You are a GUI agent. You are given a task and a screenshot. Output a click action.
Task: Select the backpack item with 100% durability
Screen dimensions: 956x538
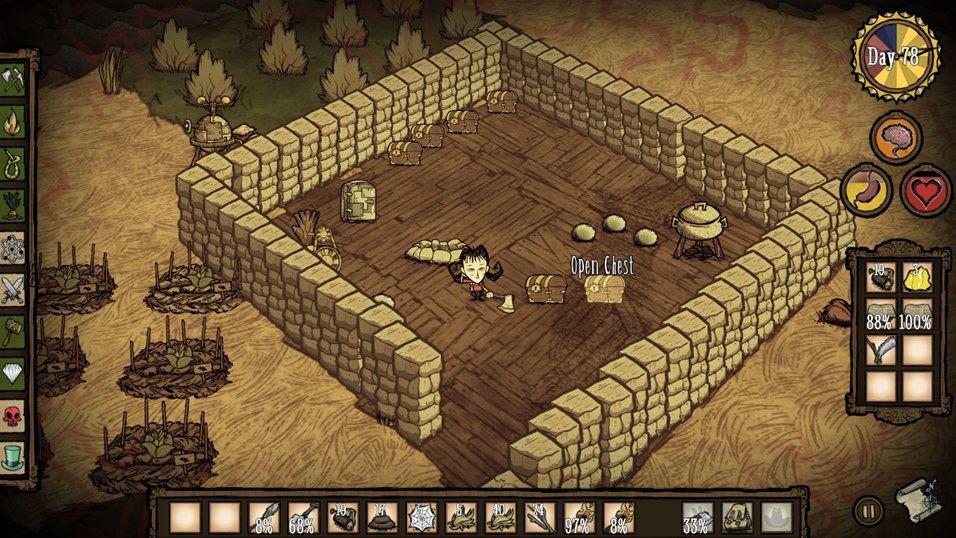[x=917, y=315]
